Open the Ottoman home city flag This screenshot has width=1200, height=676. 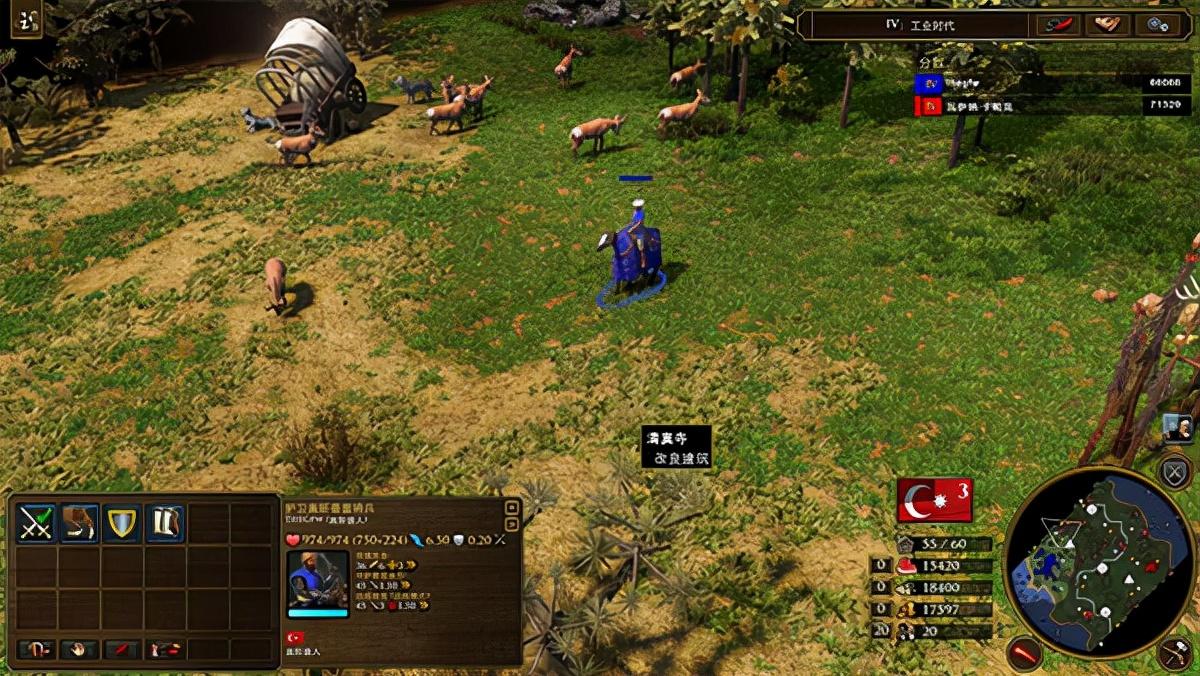tap(934, 500)
